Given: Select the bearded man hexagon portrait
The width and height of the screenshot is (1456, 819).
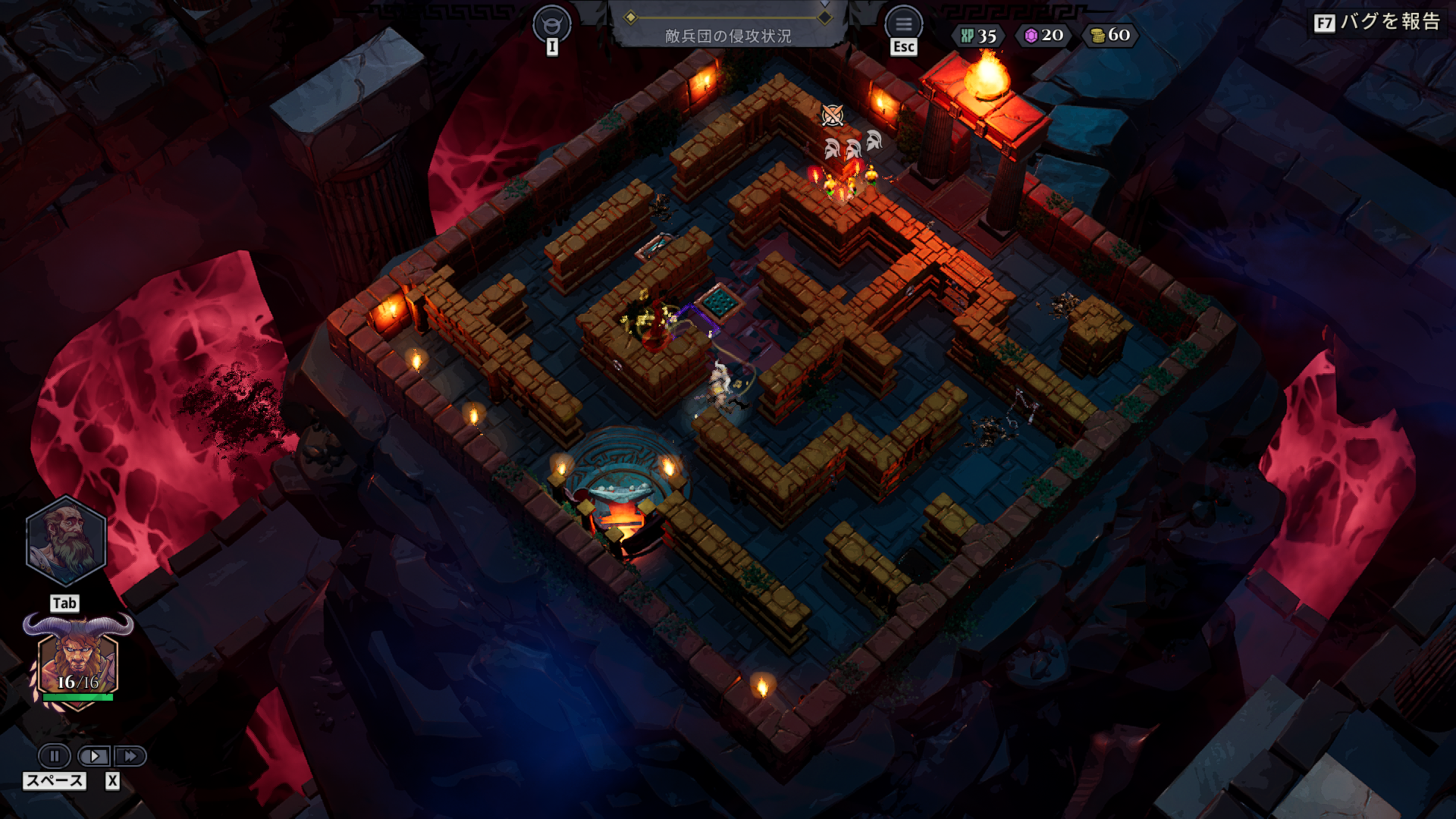Looking at the screenshot, I should click(x=66, y=541).
